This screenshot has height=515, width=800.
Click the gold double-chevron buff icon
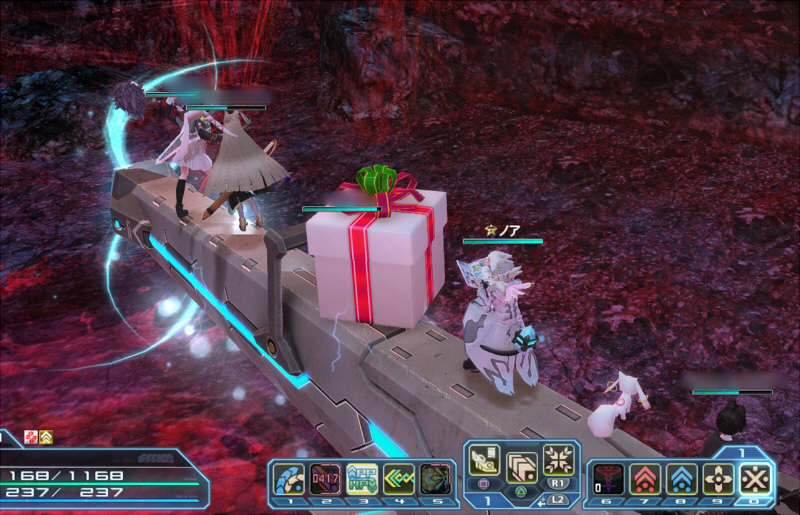coord(45,436)
